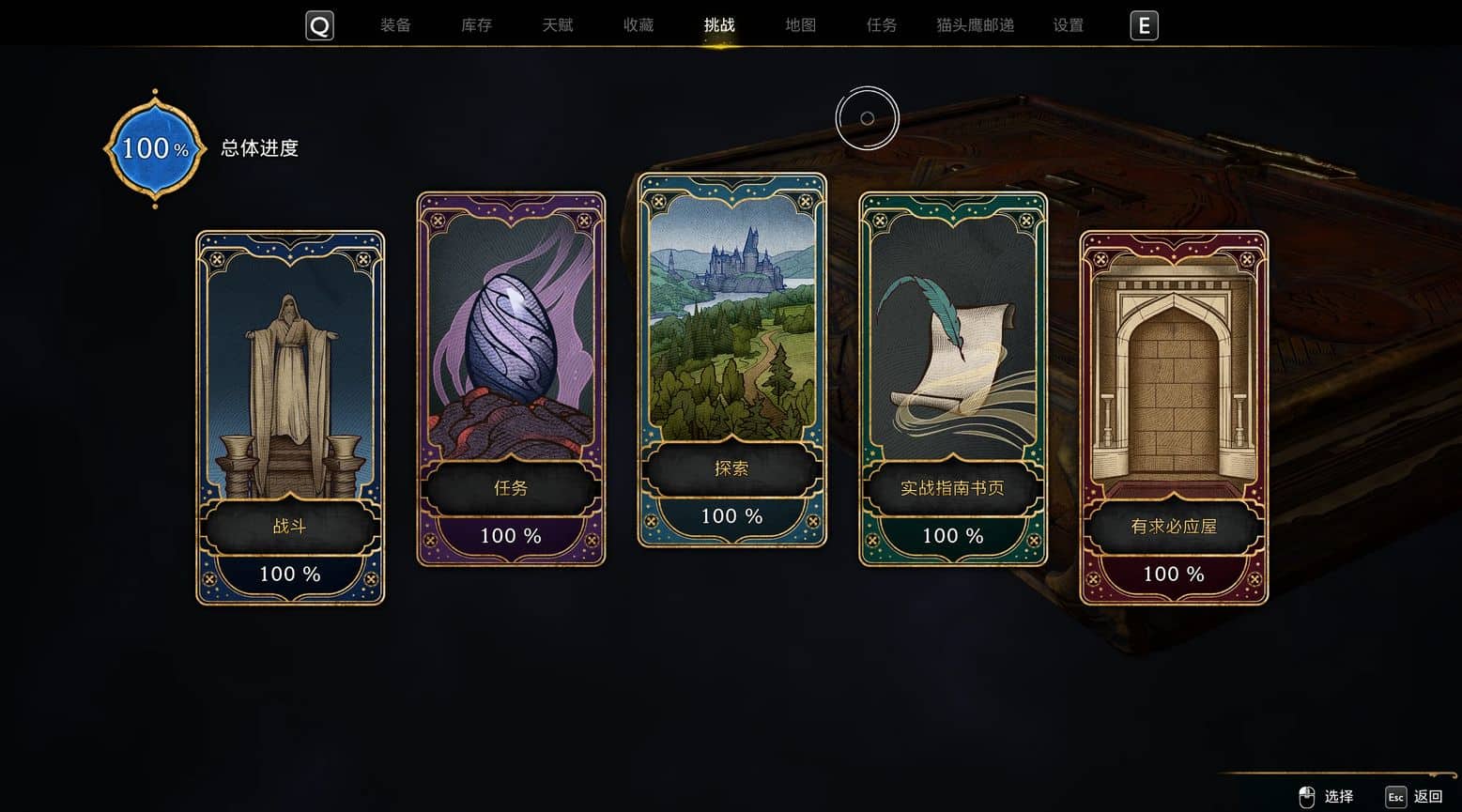Click the 挑战 tab
The height and width of the screenshot is (812, 1462).
pos(719,25)
